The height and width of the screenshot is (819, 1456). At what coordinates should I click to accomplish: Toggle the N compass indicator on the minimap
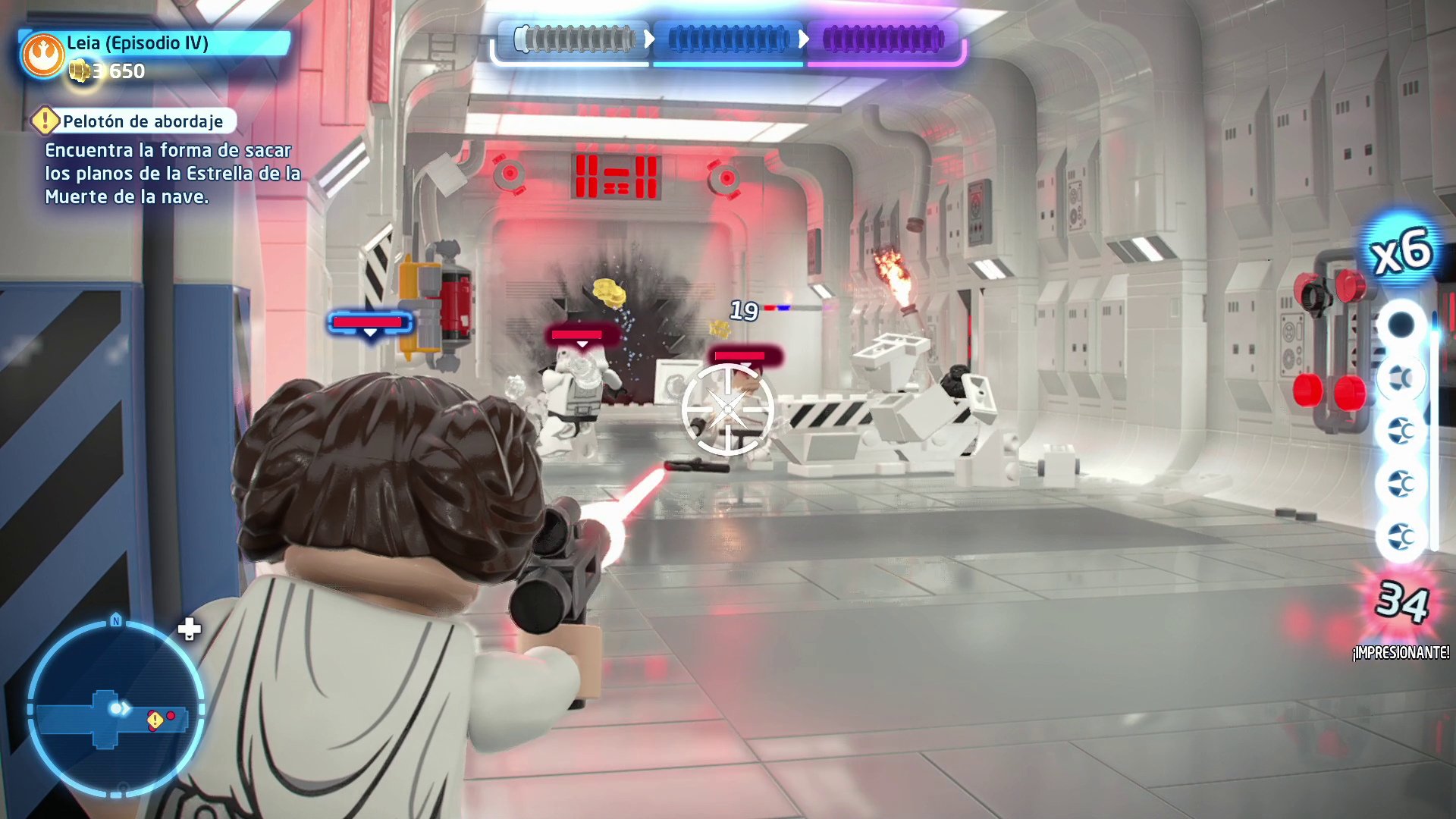tap(115, 620)
